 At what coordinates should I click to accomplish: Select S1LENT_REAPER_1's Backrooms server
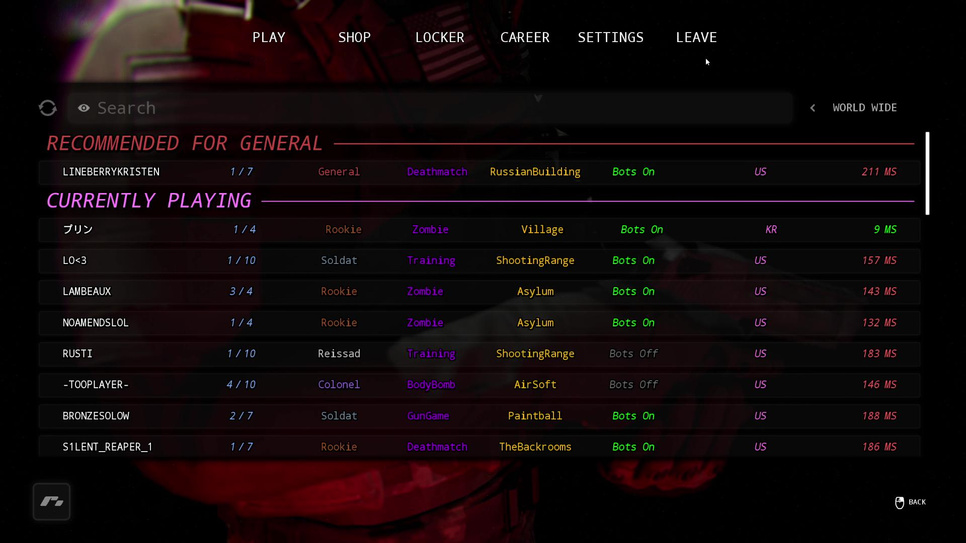[x=479, y=447]
